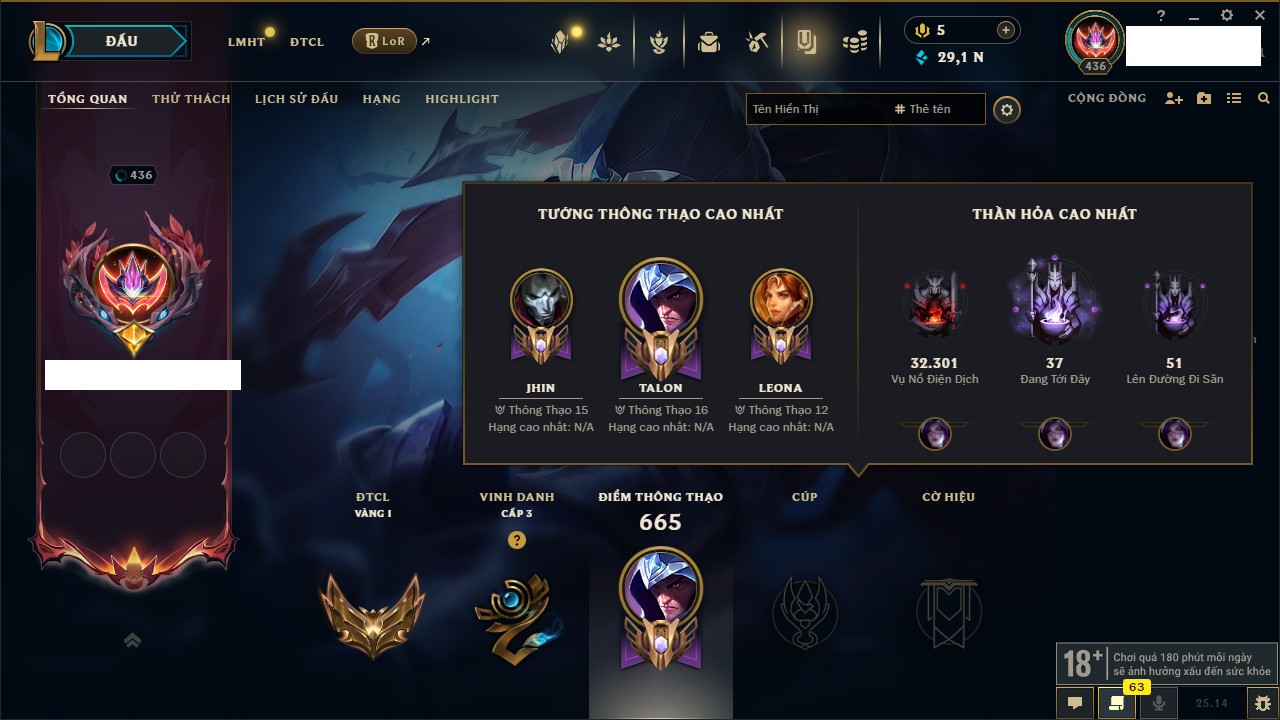
Task: Open the hammer loot crafting icon
Action: [x=757, y=42]
